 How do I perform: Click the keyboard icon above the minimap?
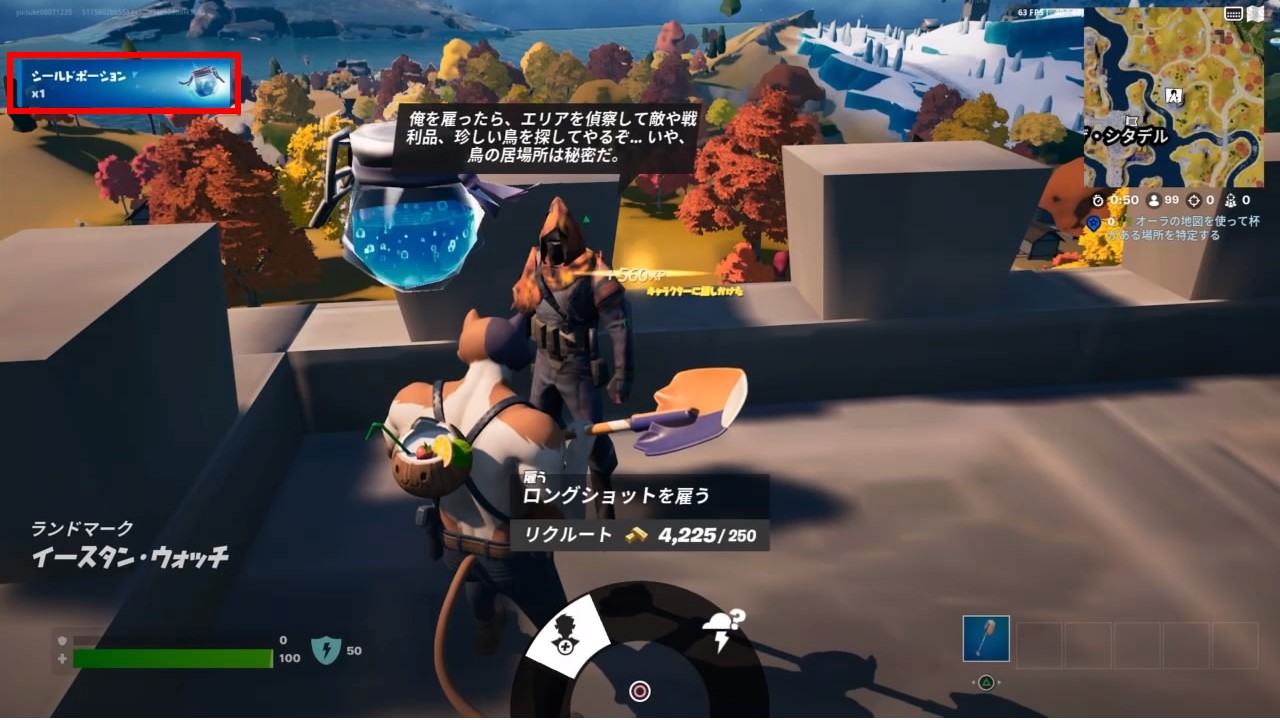1234,14
